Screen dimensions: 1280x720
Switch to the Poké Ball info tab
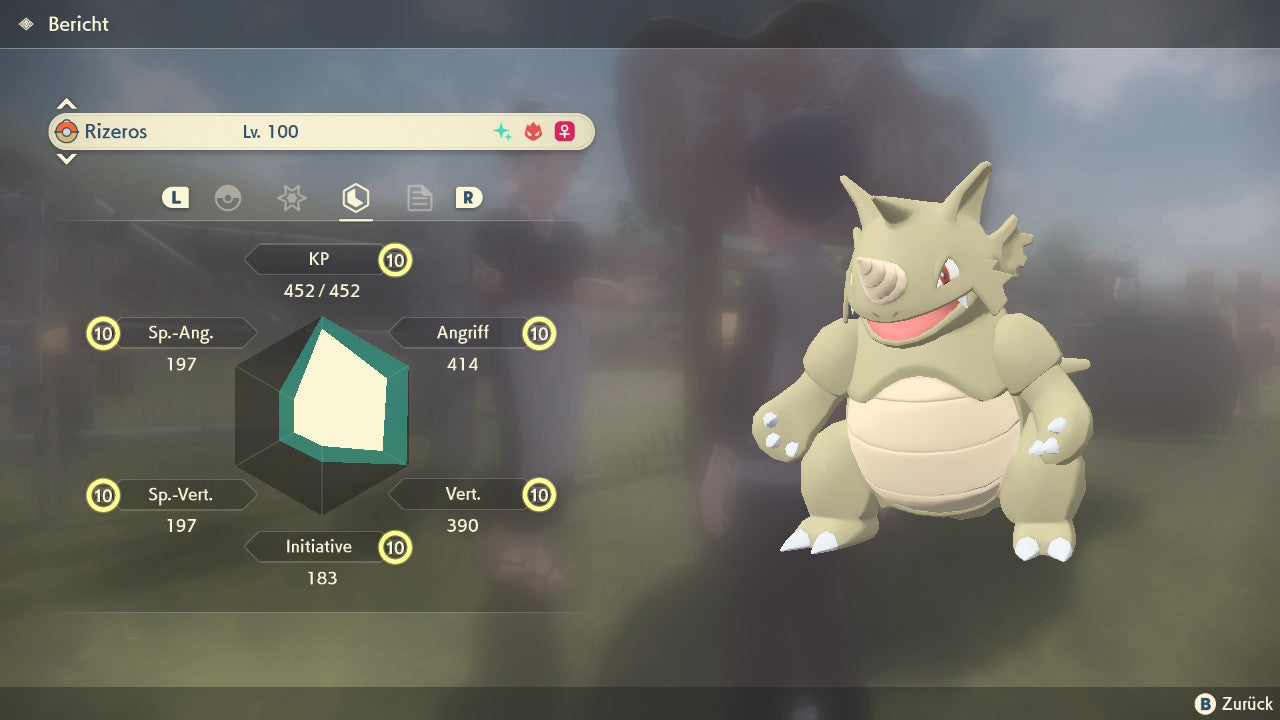tap(228, 198)
